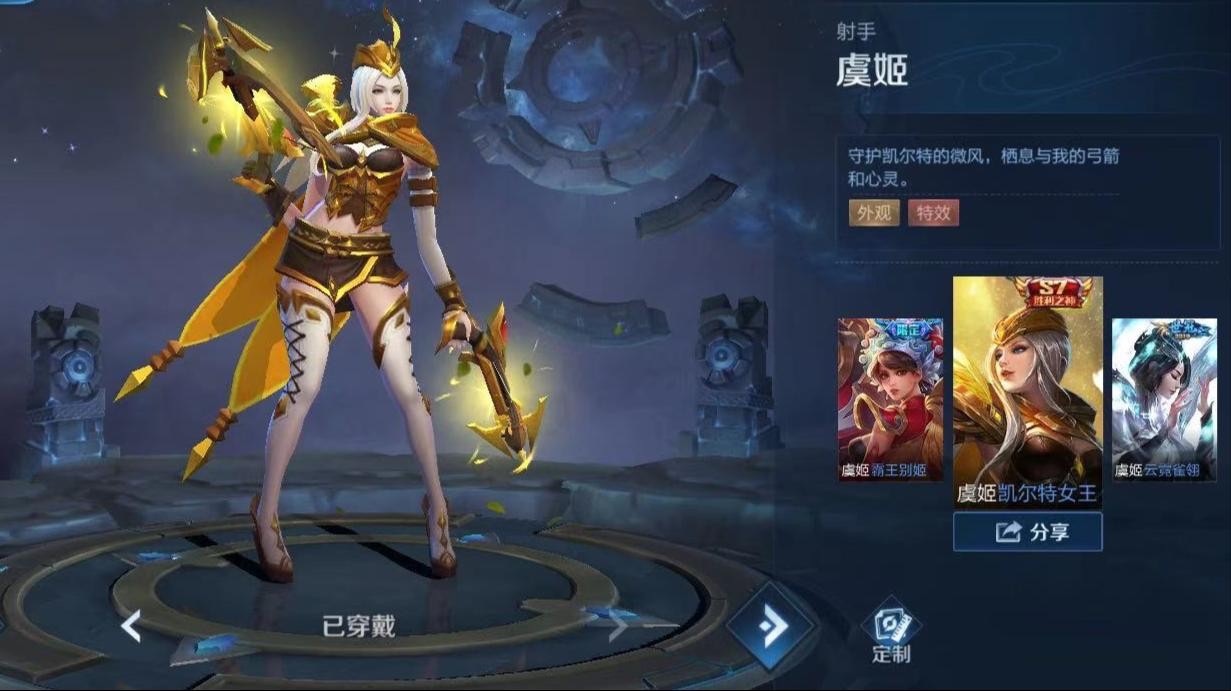The image size is (1231, 691).
Task: Show the previous skin with left arrow
Action: coord(131,627)
